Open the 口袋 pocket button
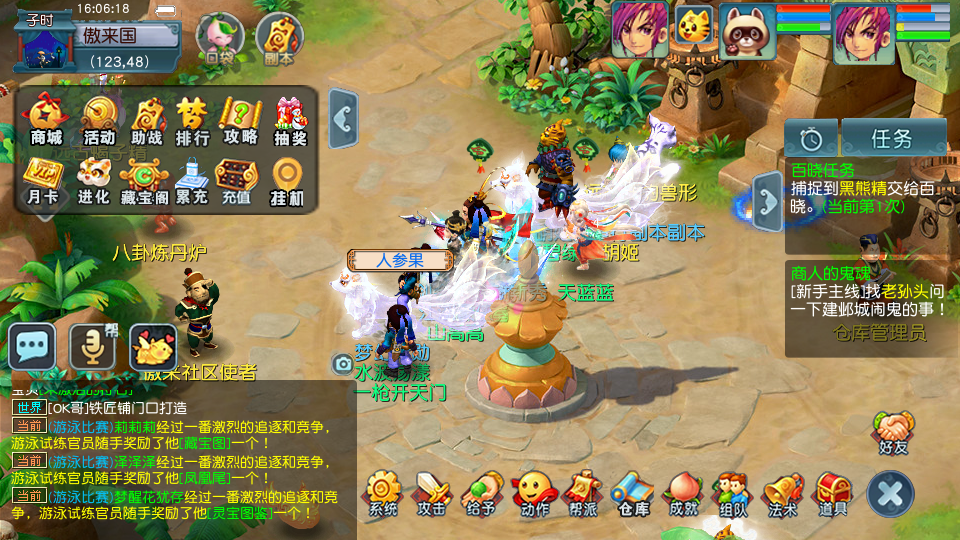Screen dimensions: 960x540 click(x=219, y=40)
